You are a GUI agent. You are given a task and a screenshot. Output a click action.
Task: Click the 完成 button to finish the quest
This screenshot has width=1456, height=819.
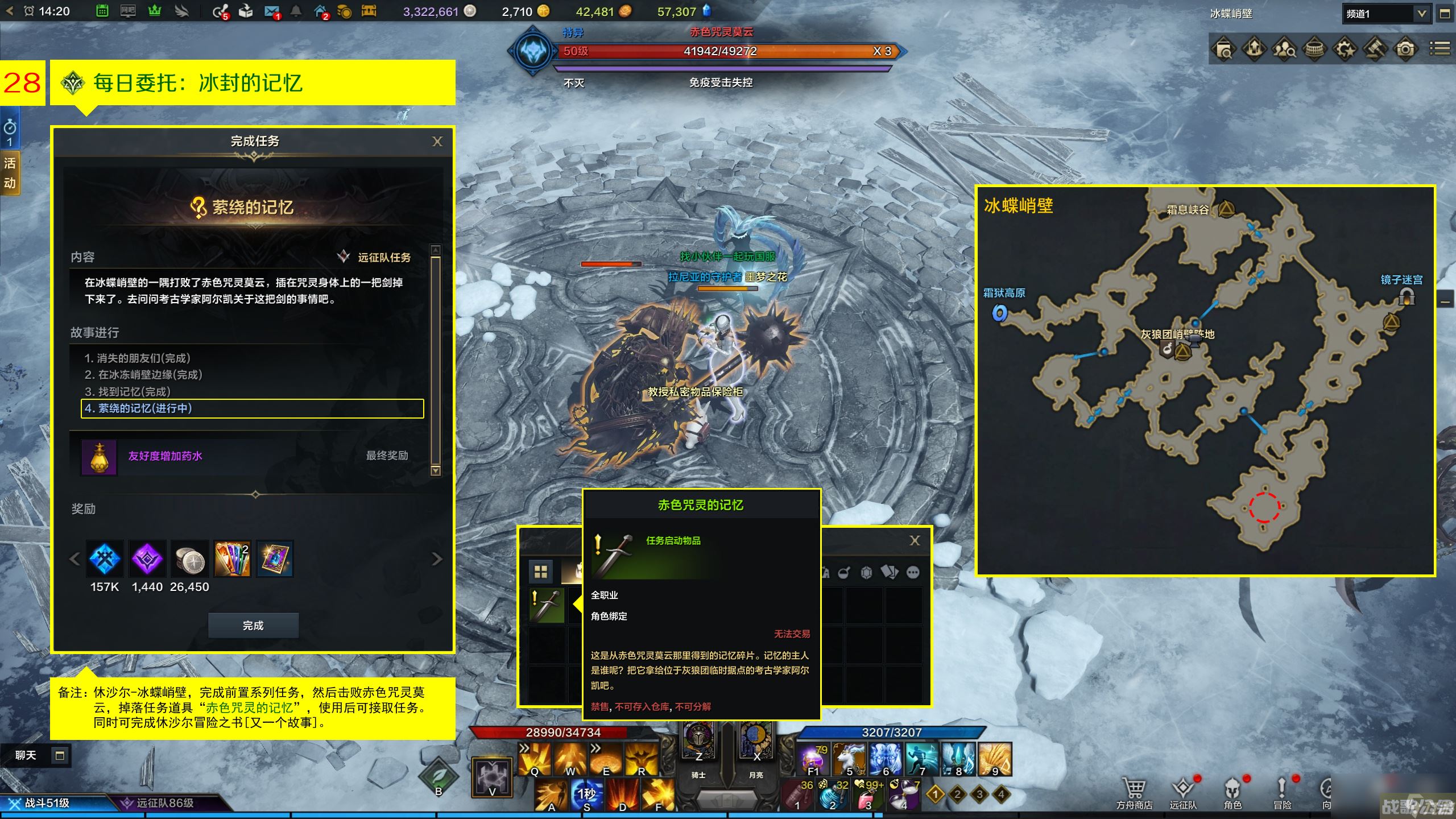(253, 626)
